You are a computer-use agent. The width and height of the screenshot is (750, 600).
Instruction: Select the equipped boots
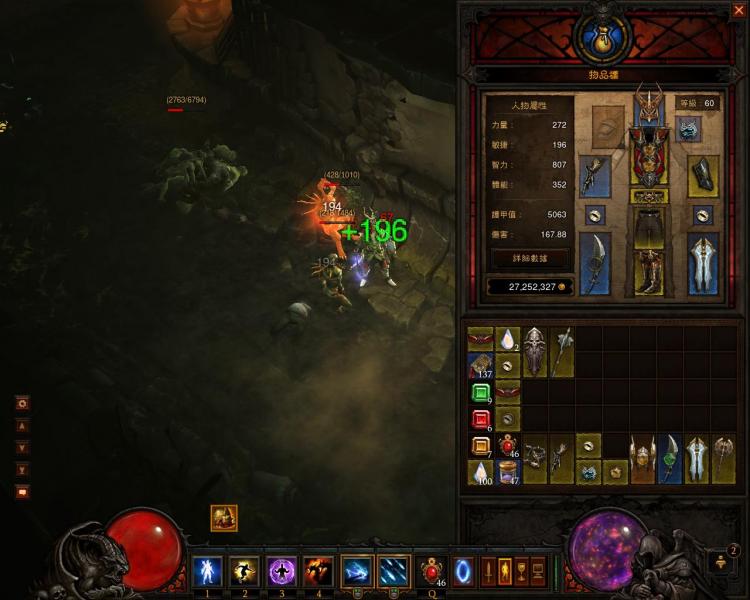click(x=648, y=272)
